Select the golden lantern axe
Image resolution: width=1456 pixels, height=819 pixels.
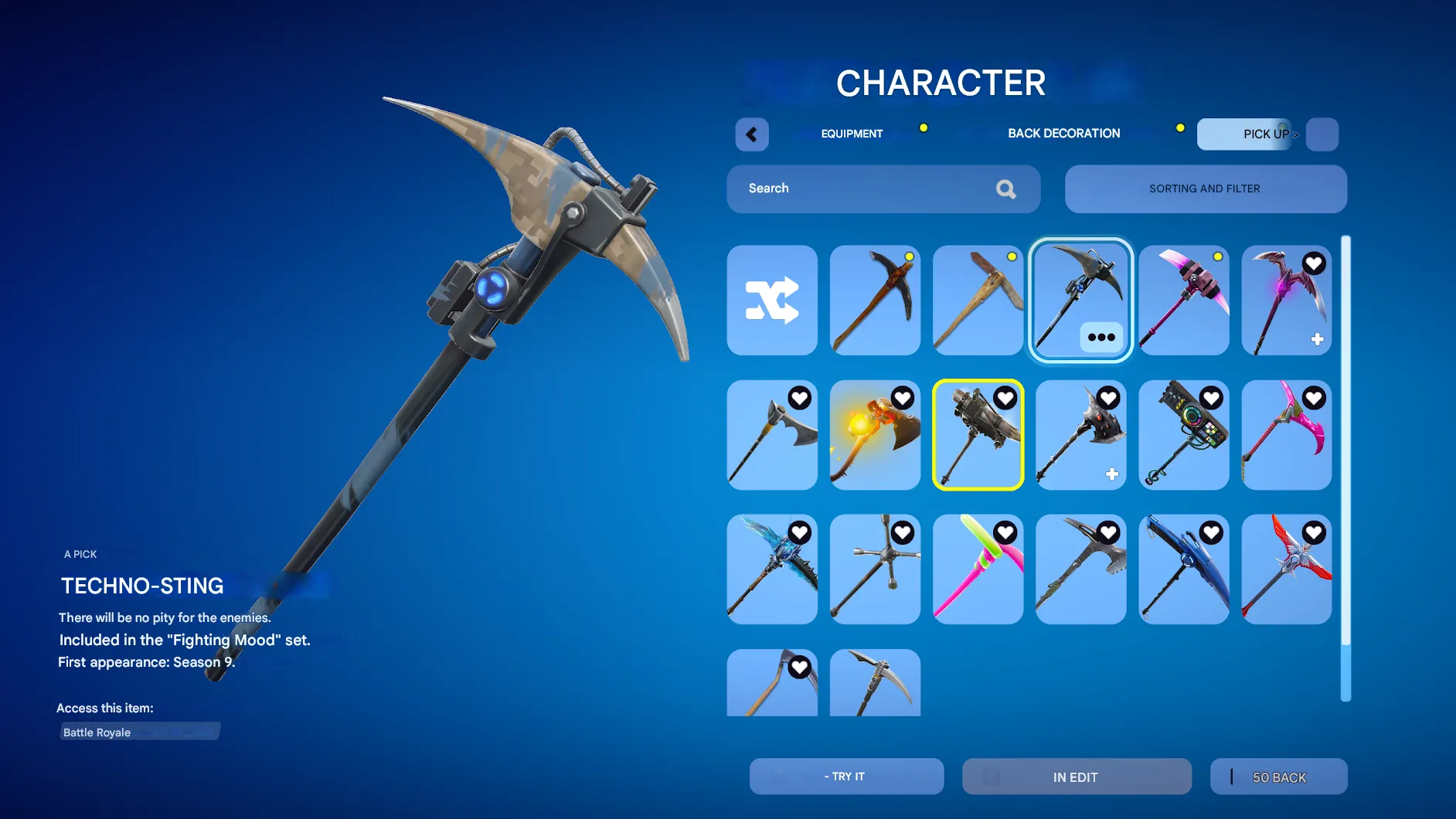point(875,435)
